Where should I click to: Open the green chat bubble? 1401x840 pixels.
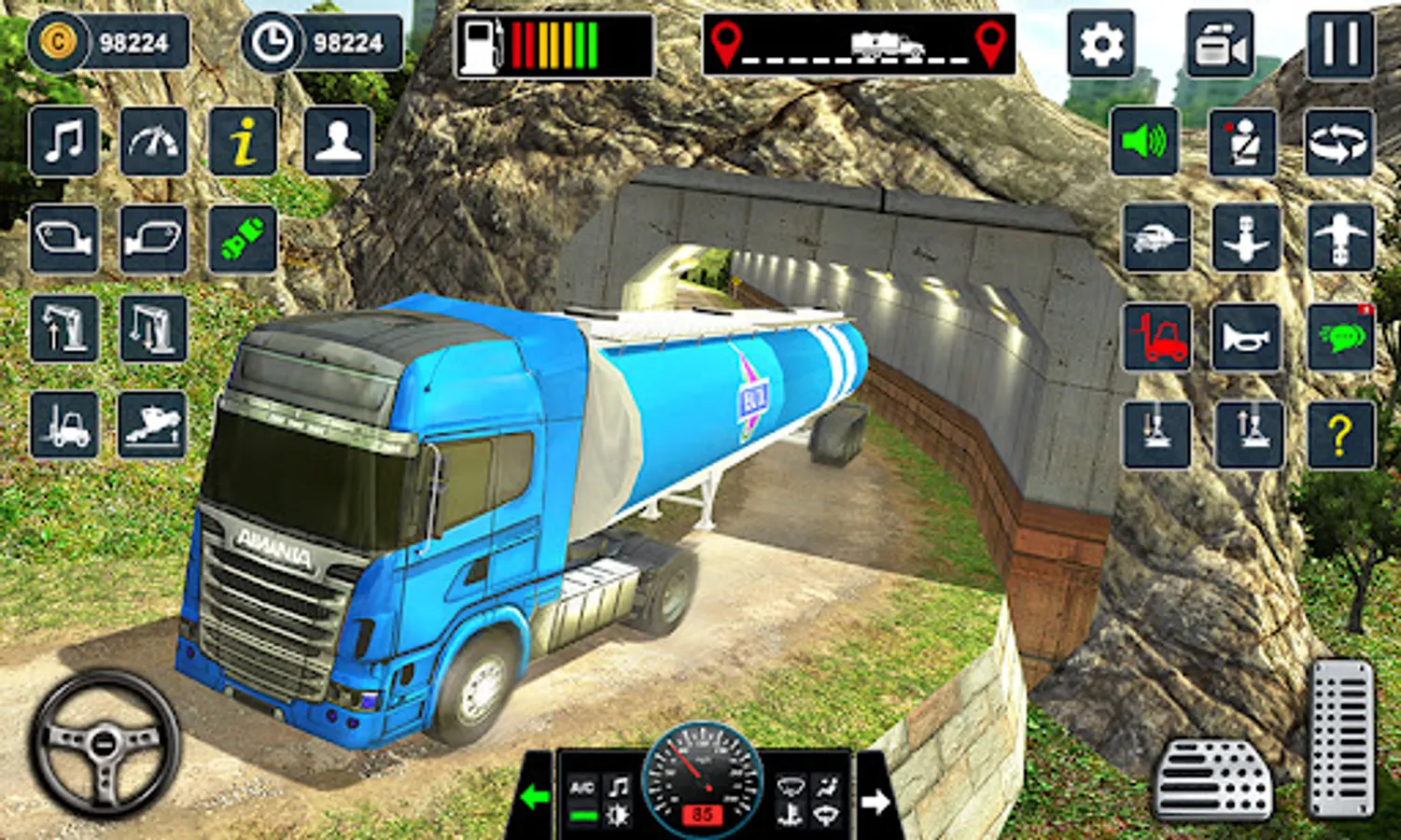pos(1341,337)
